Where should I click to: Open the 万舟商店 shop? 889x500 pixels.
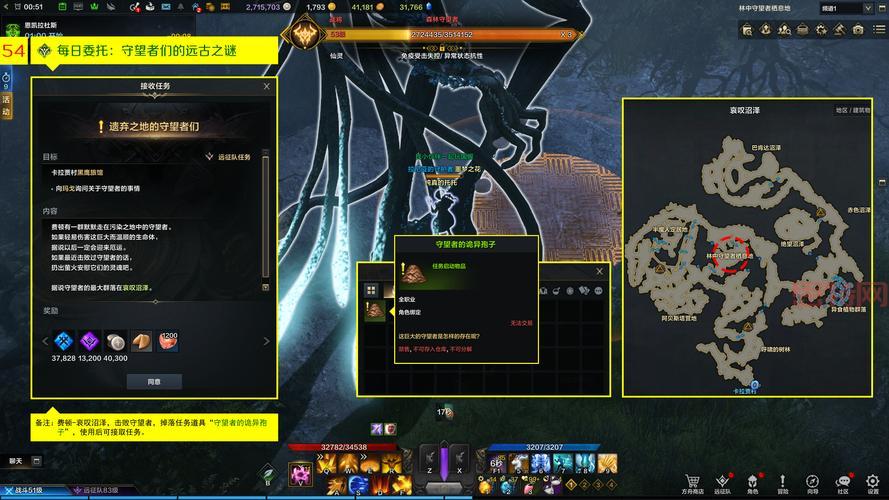(692, 483)
